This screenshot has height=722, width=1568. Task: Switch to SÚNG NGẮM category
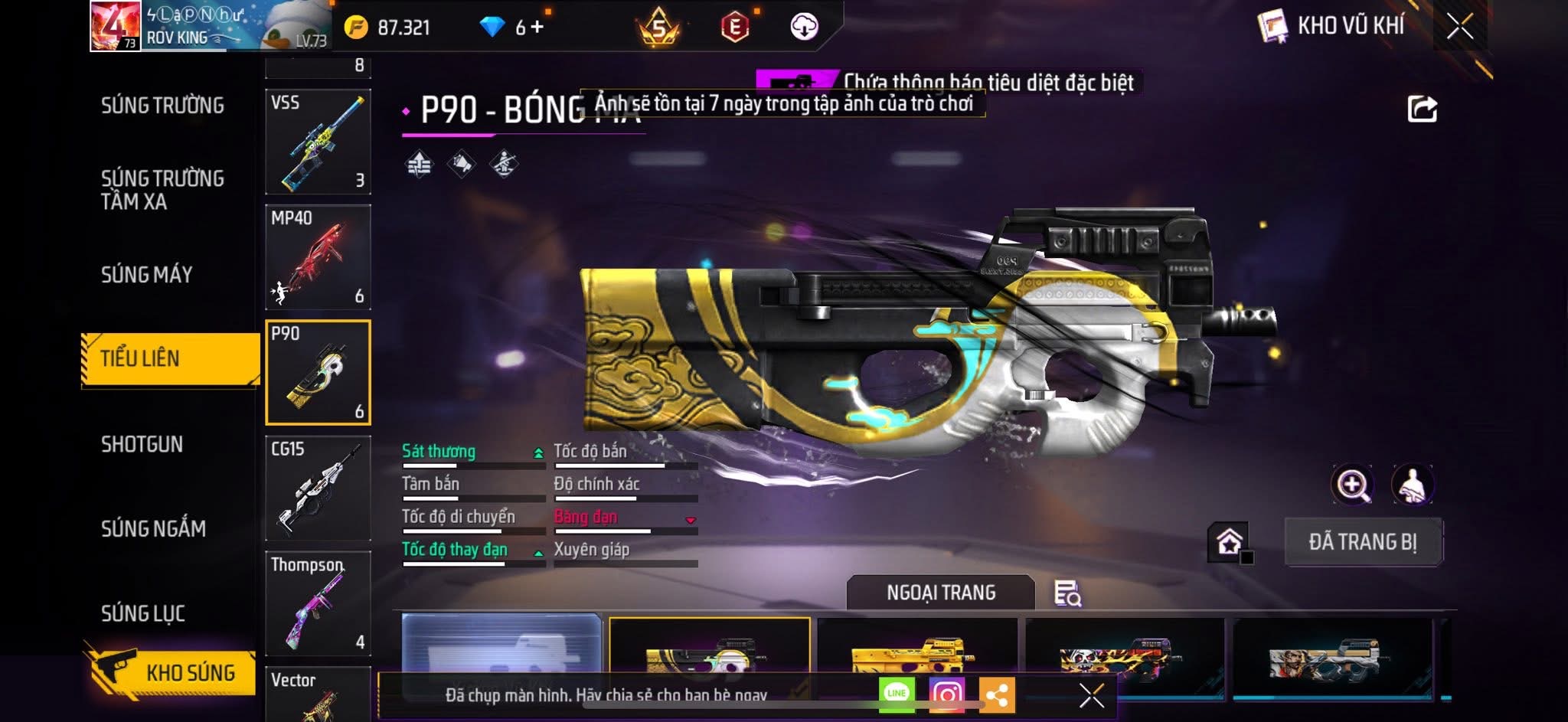153,528
